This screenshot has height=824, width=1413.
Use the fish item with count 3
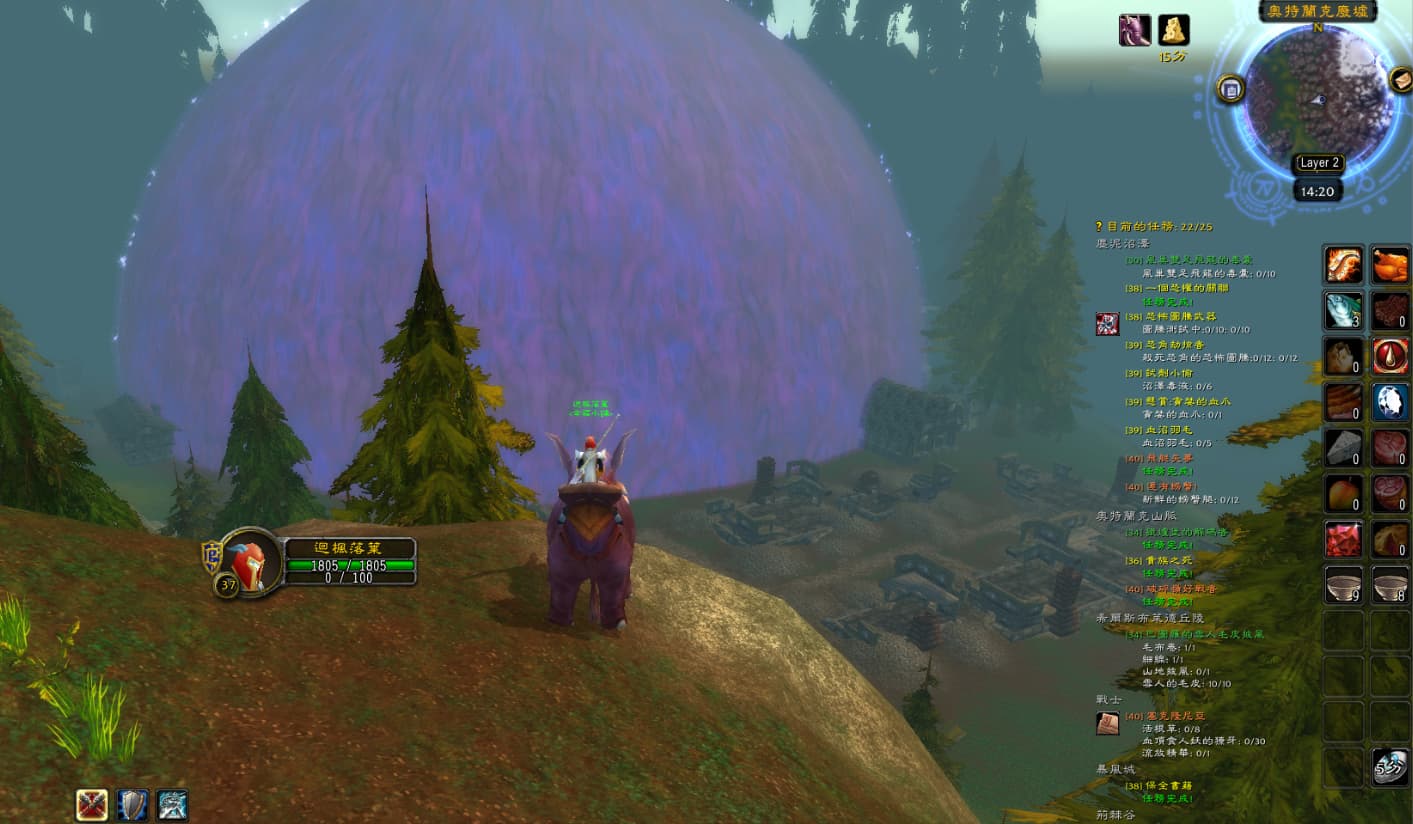(1343, 311)
